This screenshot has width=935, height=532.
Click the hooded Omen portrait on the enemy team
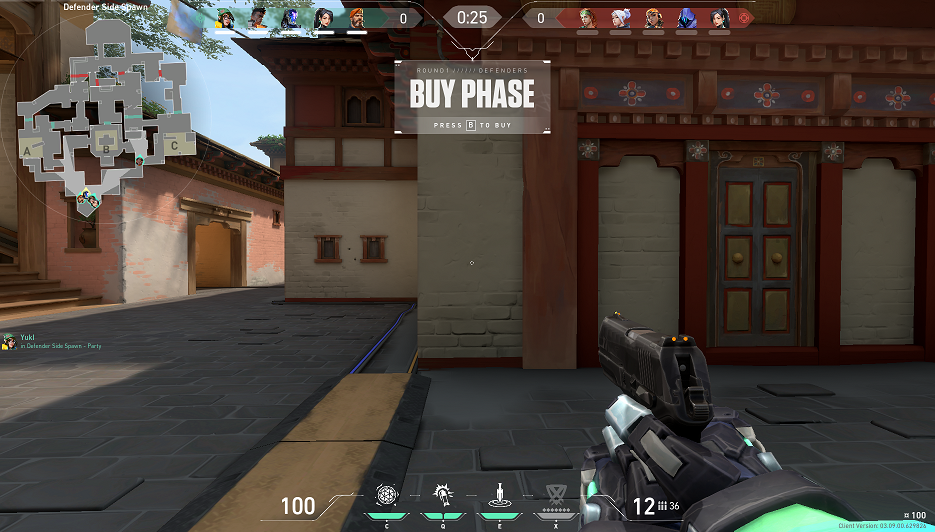[686, 18]
